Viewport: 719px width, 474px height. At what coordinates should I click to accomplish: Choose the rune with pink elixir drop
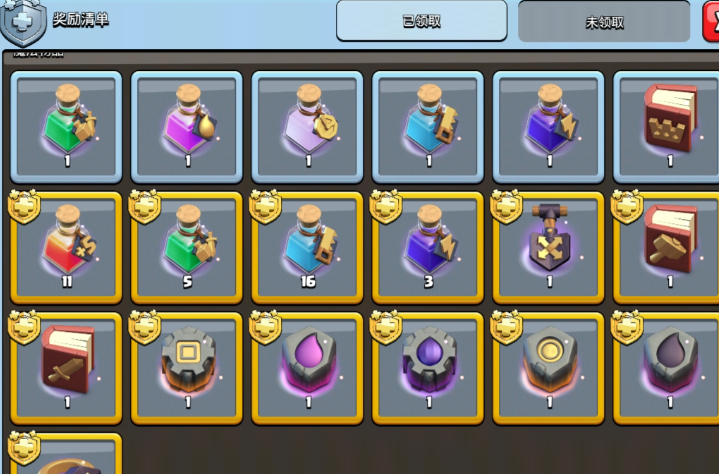pos(307,367)
